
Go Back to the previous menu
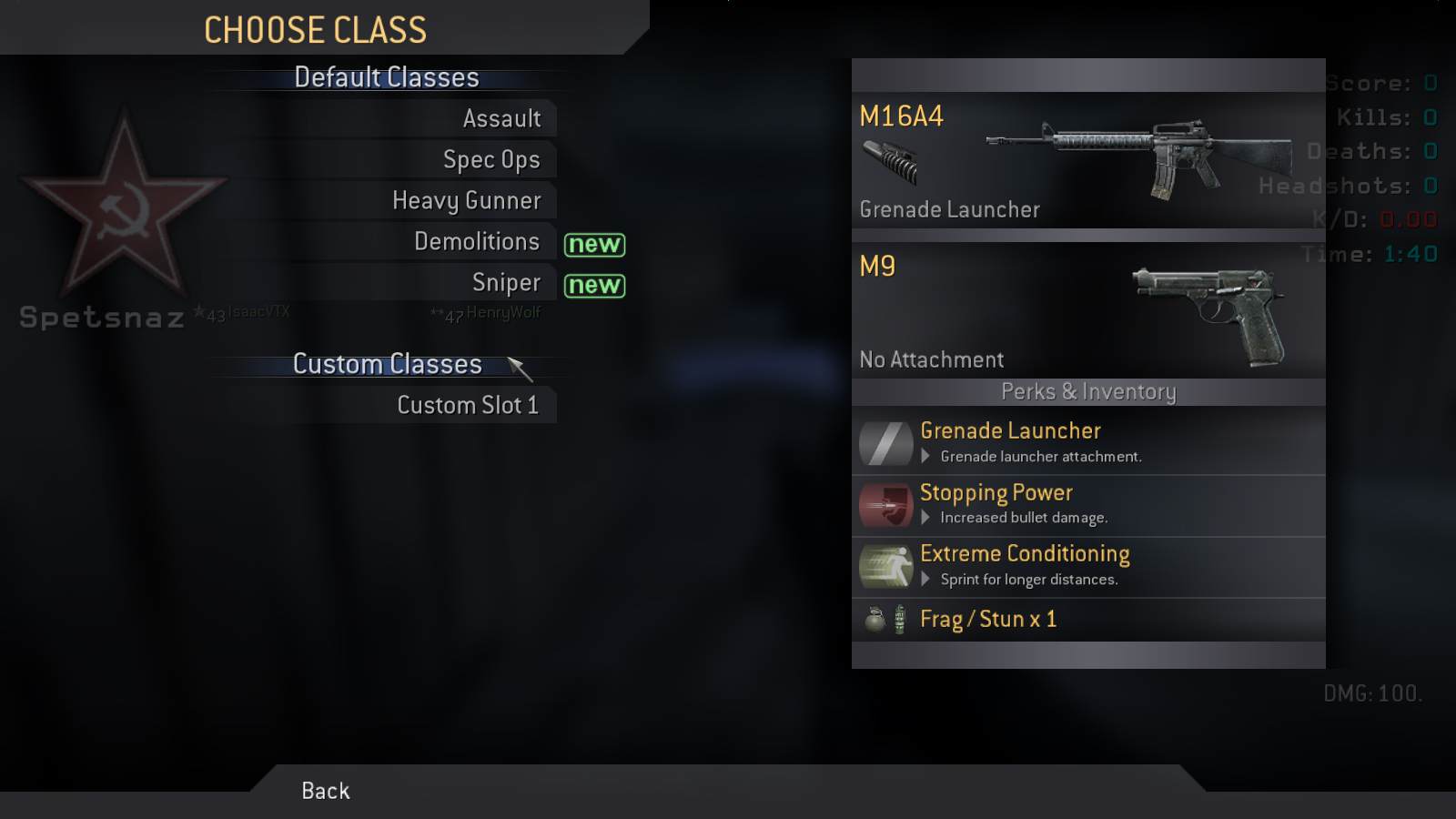point(326,790)
